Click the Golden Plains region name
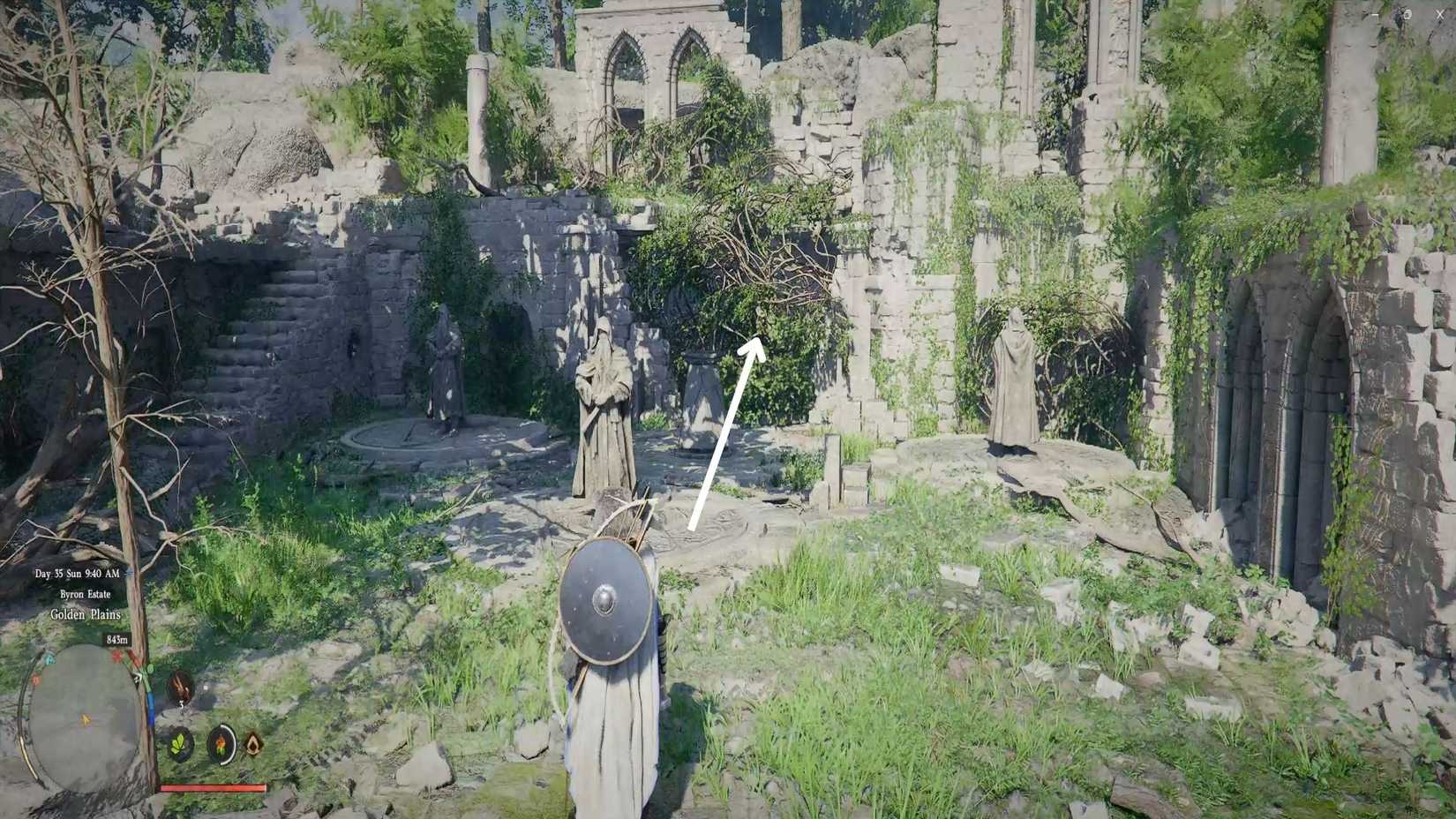Viewport: 1456px width, 819px height. click(x=85, y=614)
